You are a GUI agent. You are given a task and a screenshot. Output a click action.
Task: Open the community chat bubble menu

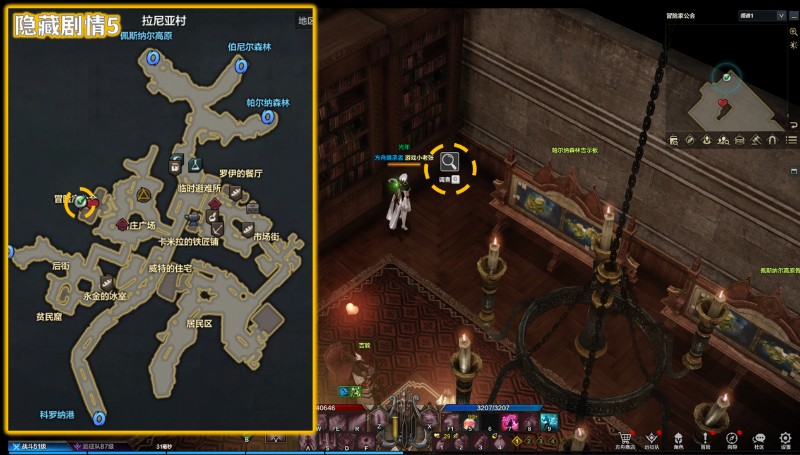point(759,437)
